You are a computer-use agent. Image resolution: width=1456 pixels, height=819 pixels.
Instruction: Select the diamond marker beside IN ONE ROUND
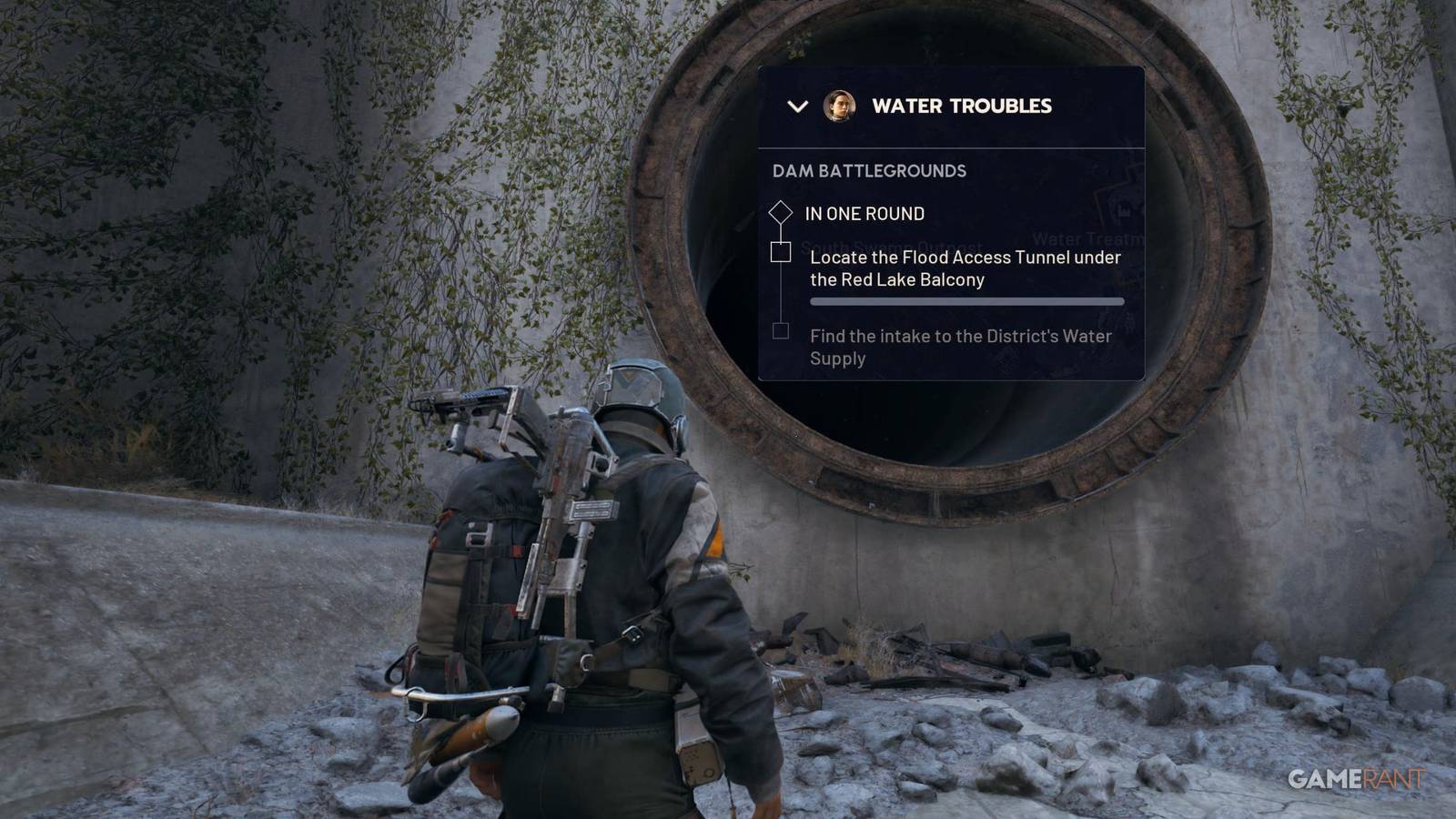pos(781,212)
